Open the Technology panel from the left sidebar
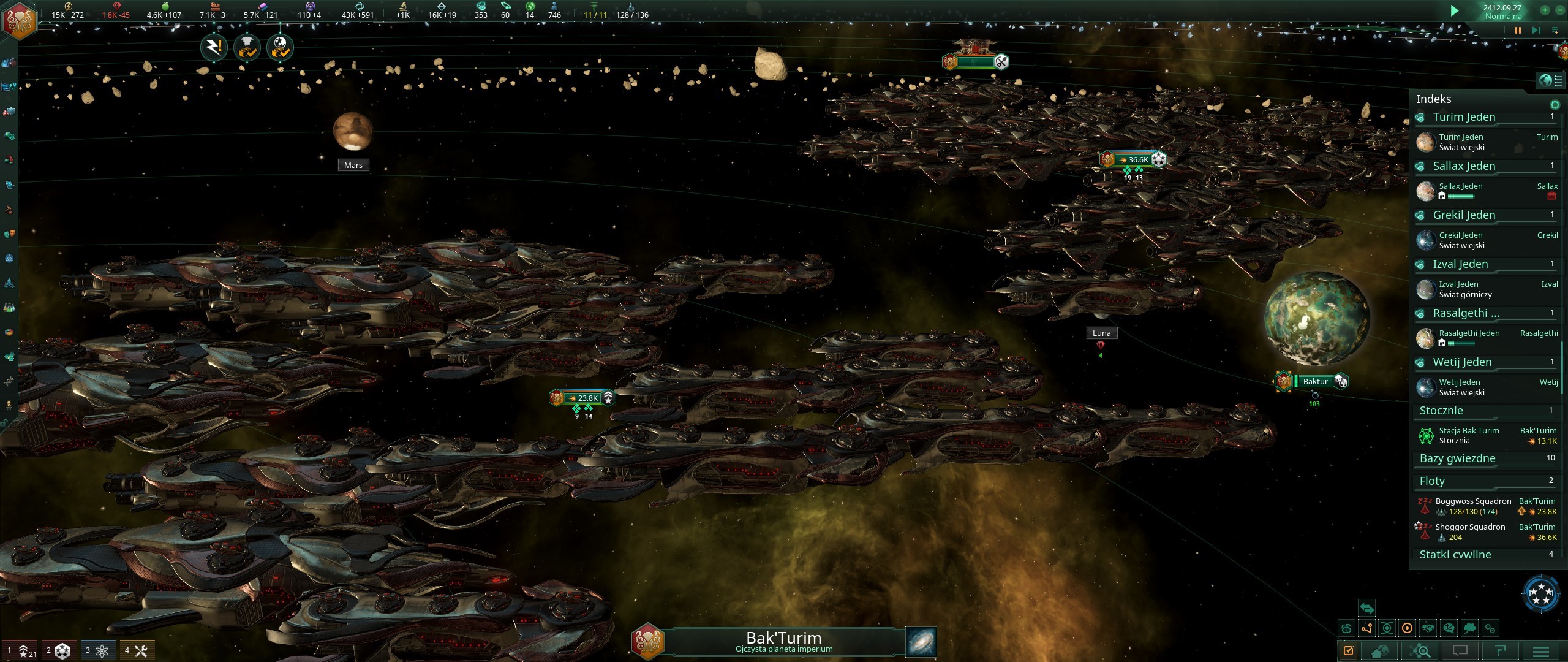Viewport: 1568px width, 662px height. pos(9,307)
